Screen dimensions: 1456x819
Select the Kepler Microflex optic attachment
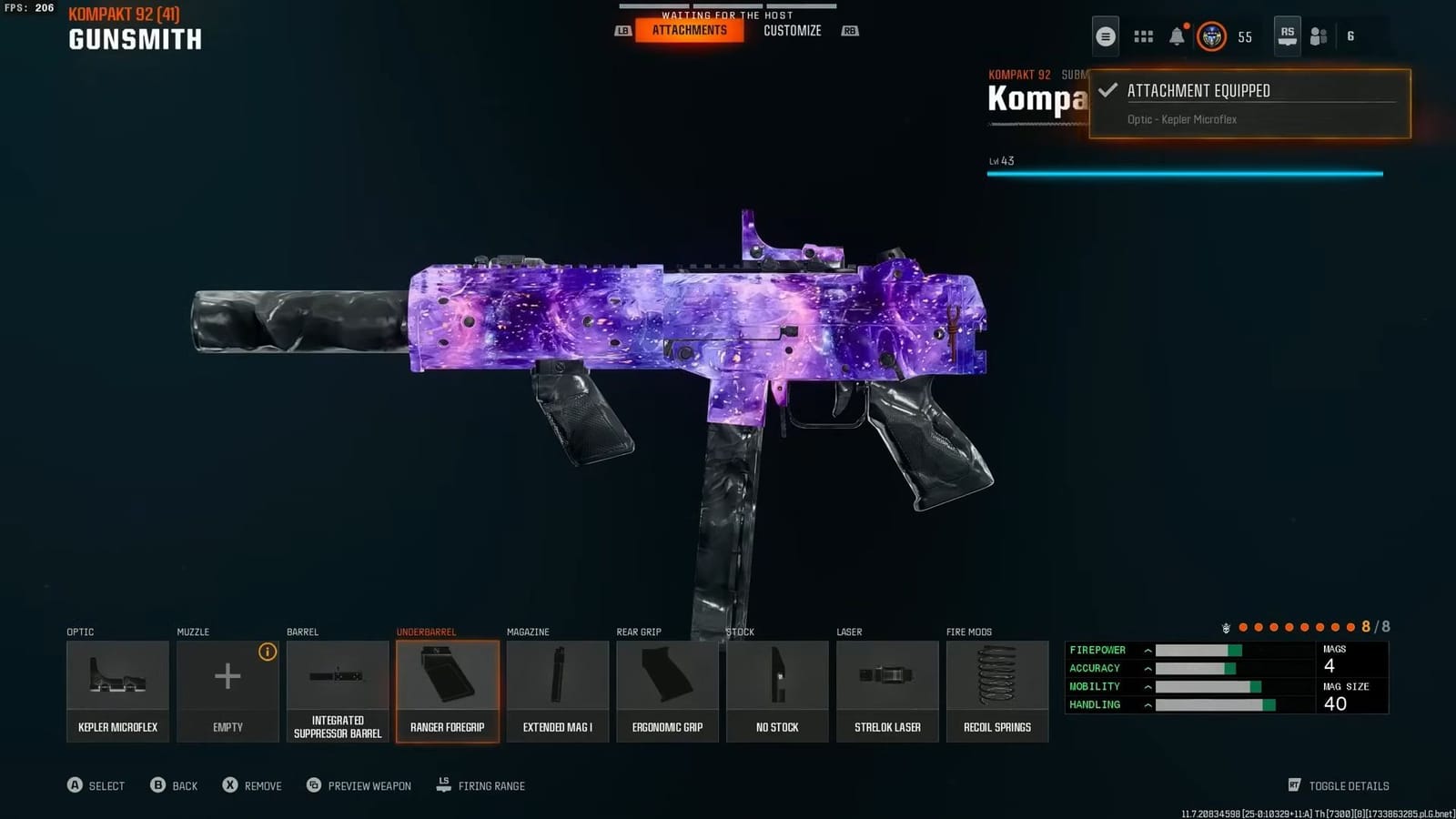[117, 689]
